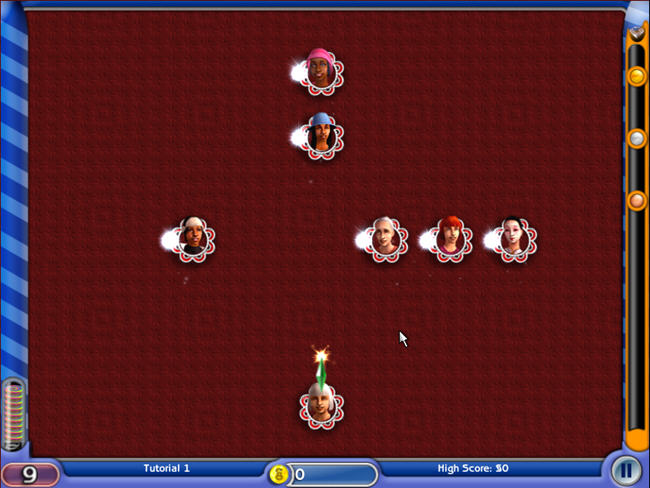Pause the game with the pause button

pyautogui.click(x=627, y=469)
